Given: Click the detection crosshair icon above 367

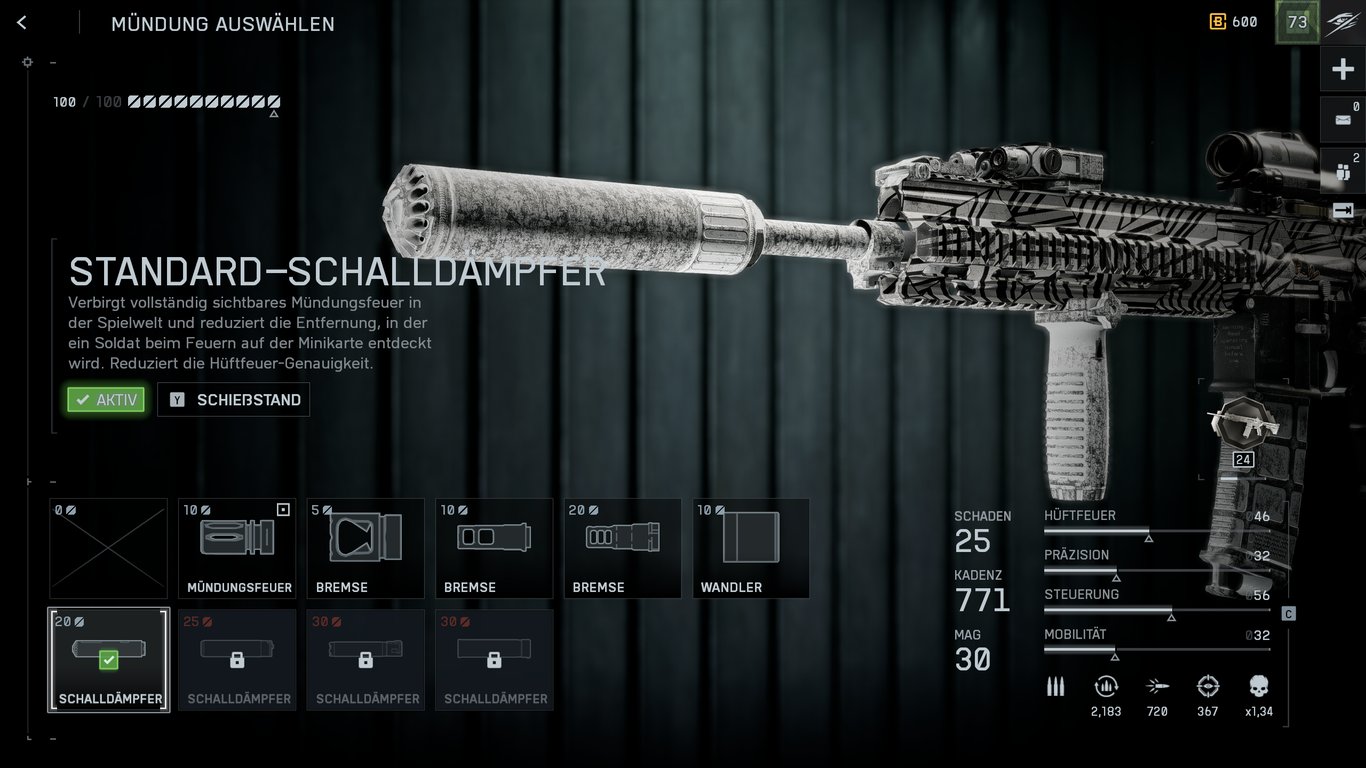Looking at the screenshot, I should click(1207, 687).
